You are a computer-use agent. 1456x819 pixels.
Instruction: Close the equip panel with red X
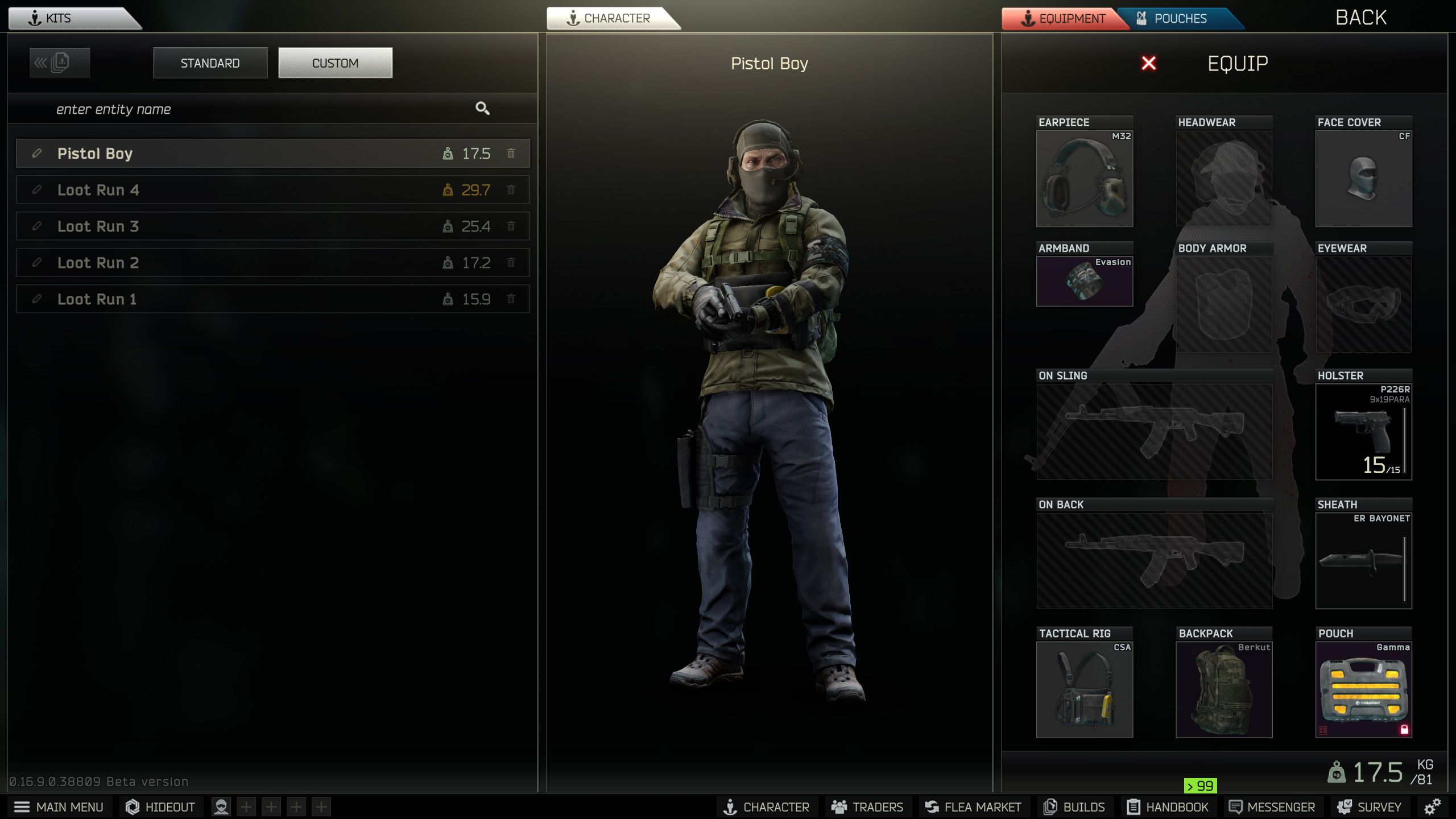tap(1148, 63)
